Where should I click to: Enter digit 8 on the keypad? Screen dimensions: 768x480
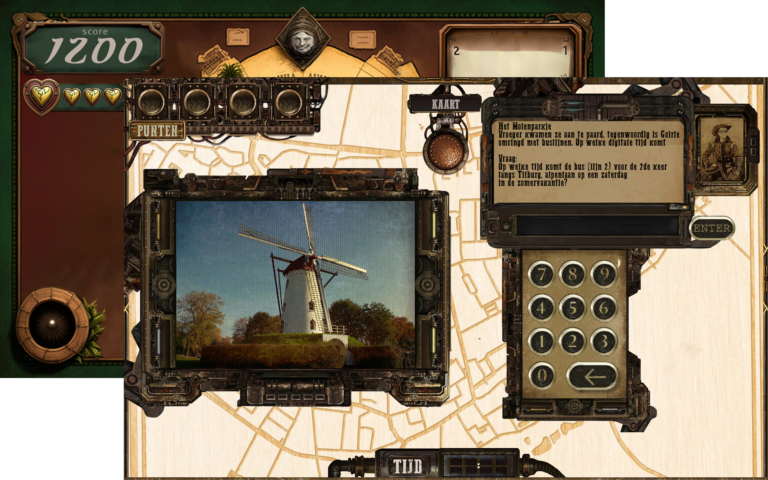click(x=573, y=273)
